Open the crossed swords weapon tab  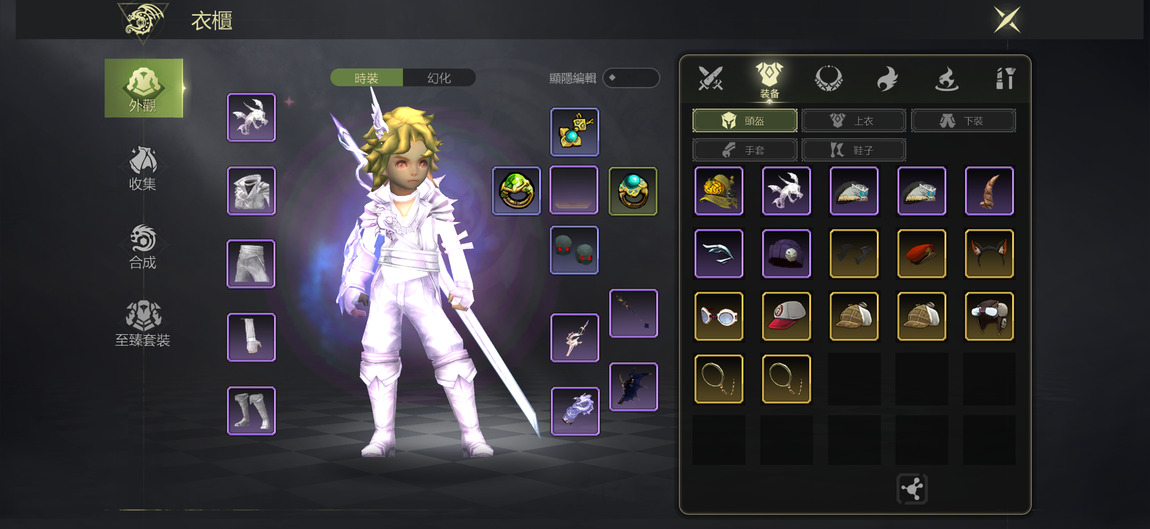[x=711, y=78]
